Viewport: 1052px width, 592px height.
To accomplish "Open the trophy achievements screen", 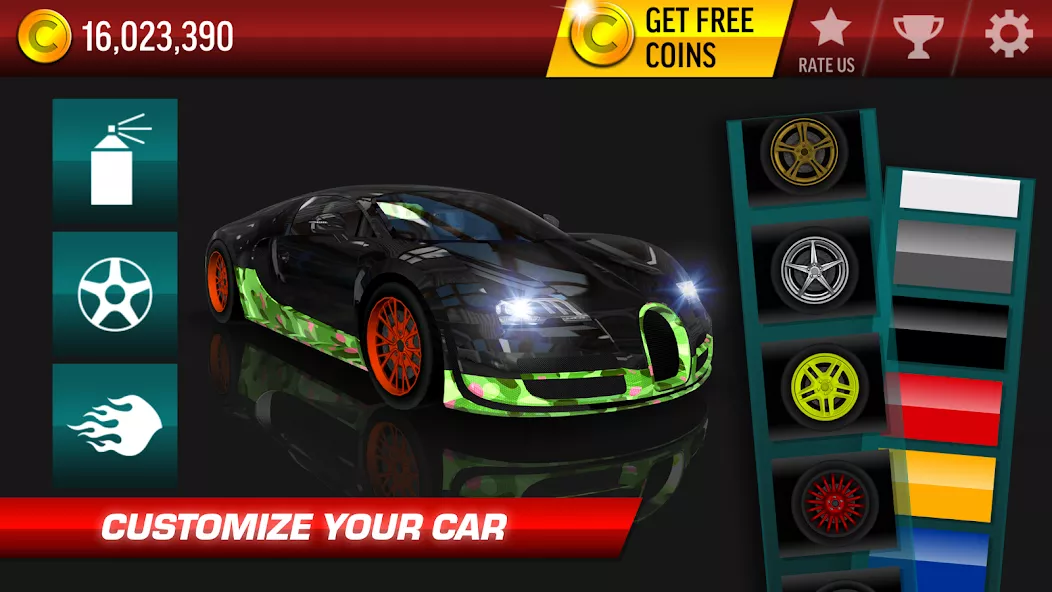I will (917, 36).
